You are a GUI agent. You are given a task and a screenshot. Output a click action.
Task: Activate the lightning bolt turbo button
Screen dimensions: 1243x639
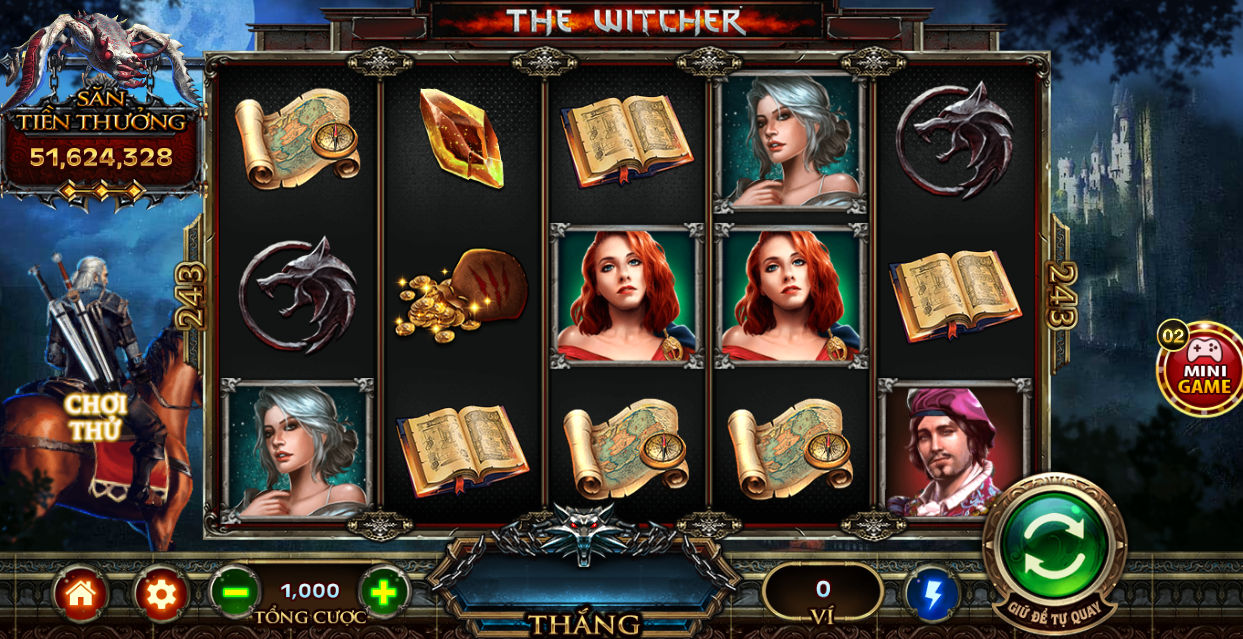point(932,595)
